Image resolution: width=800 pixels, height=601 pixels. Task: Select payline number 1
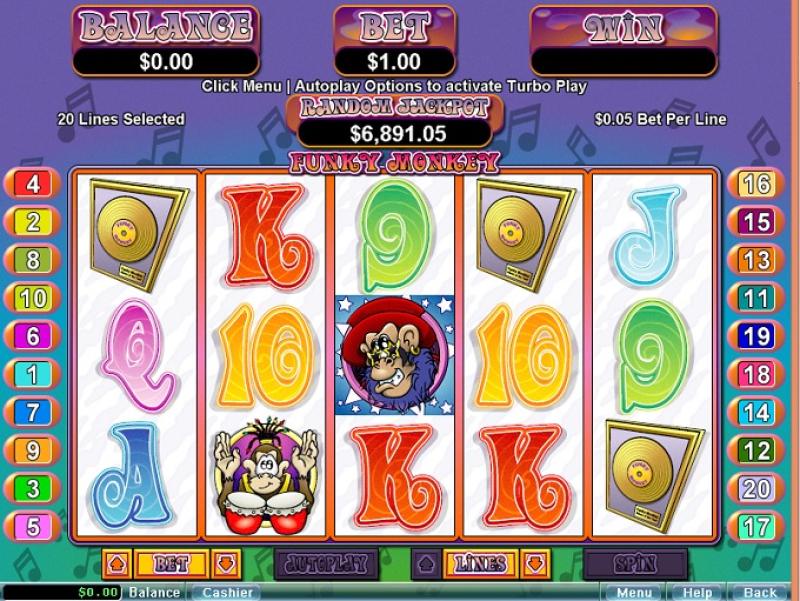coord(32,374)
